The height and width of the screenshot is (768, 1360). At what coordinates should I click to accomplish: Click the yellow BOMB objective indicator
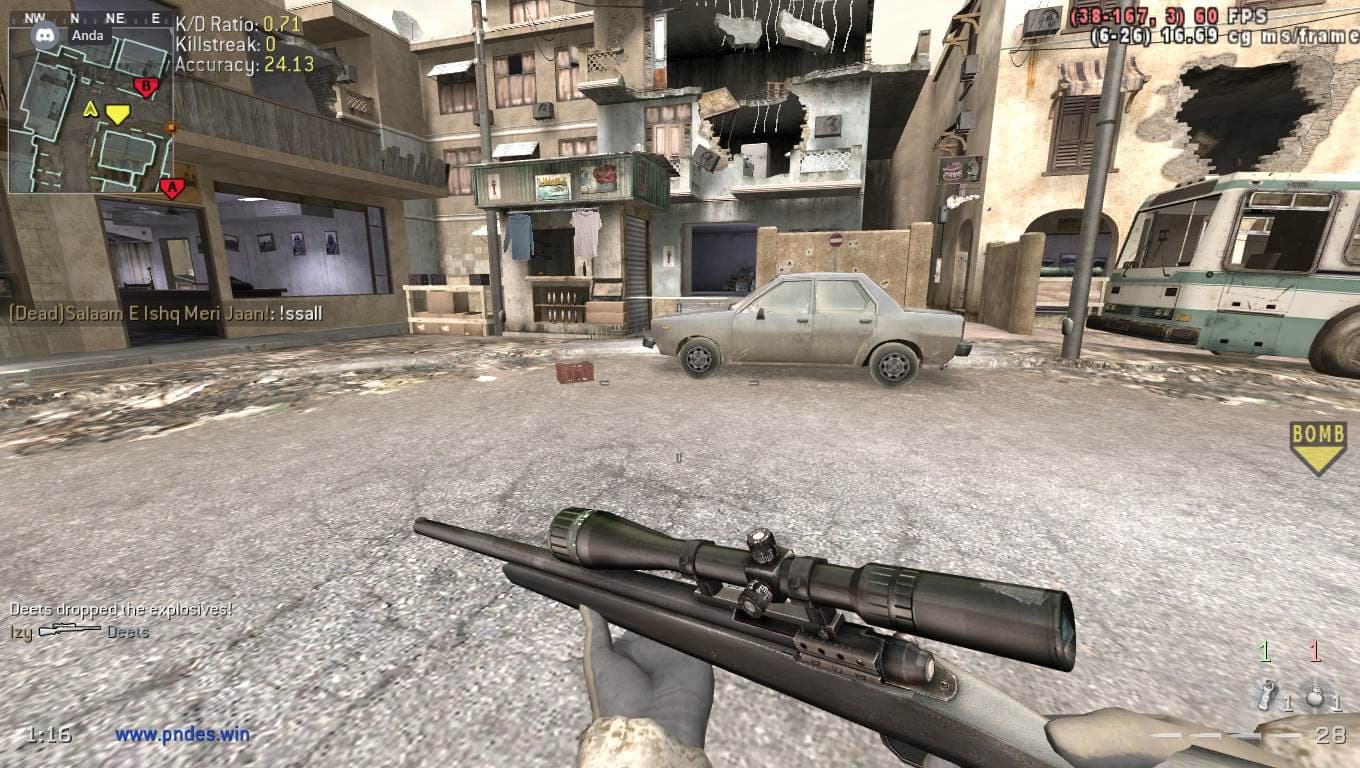click(x=1318, y=446)
